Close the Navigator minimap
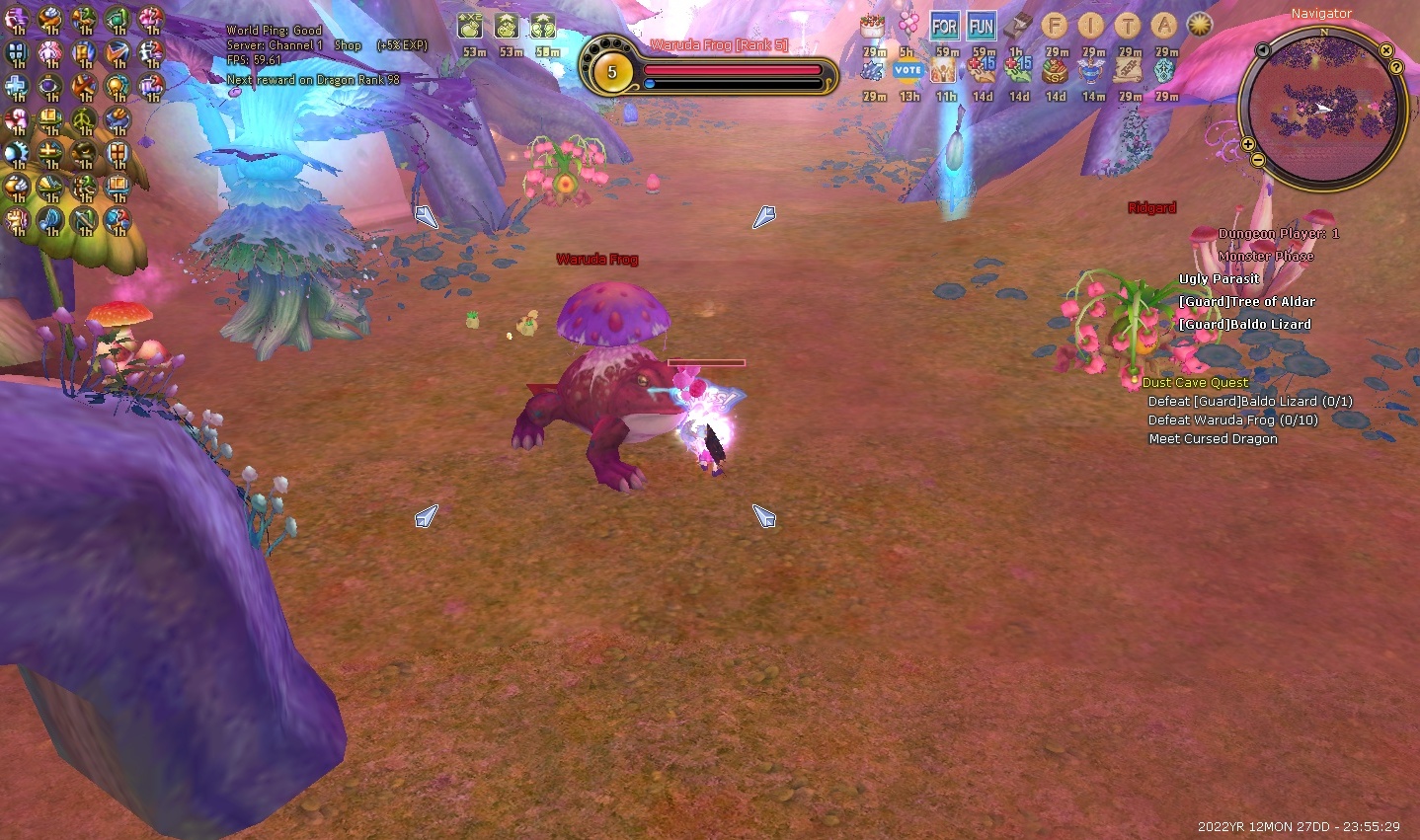 1385,50
